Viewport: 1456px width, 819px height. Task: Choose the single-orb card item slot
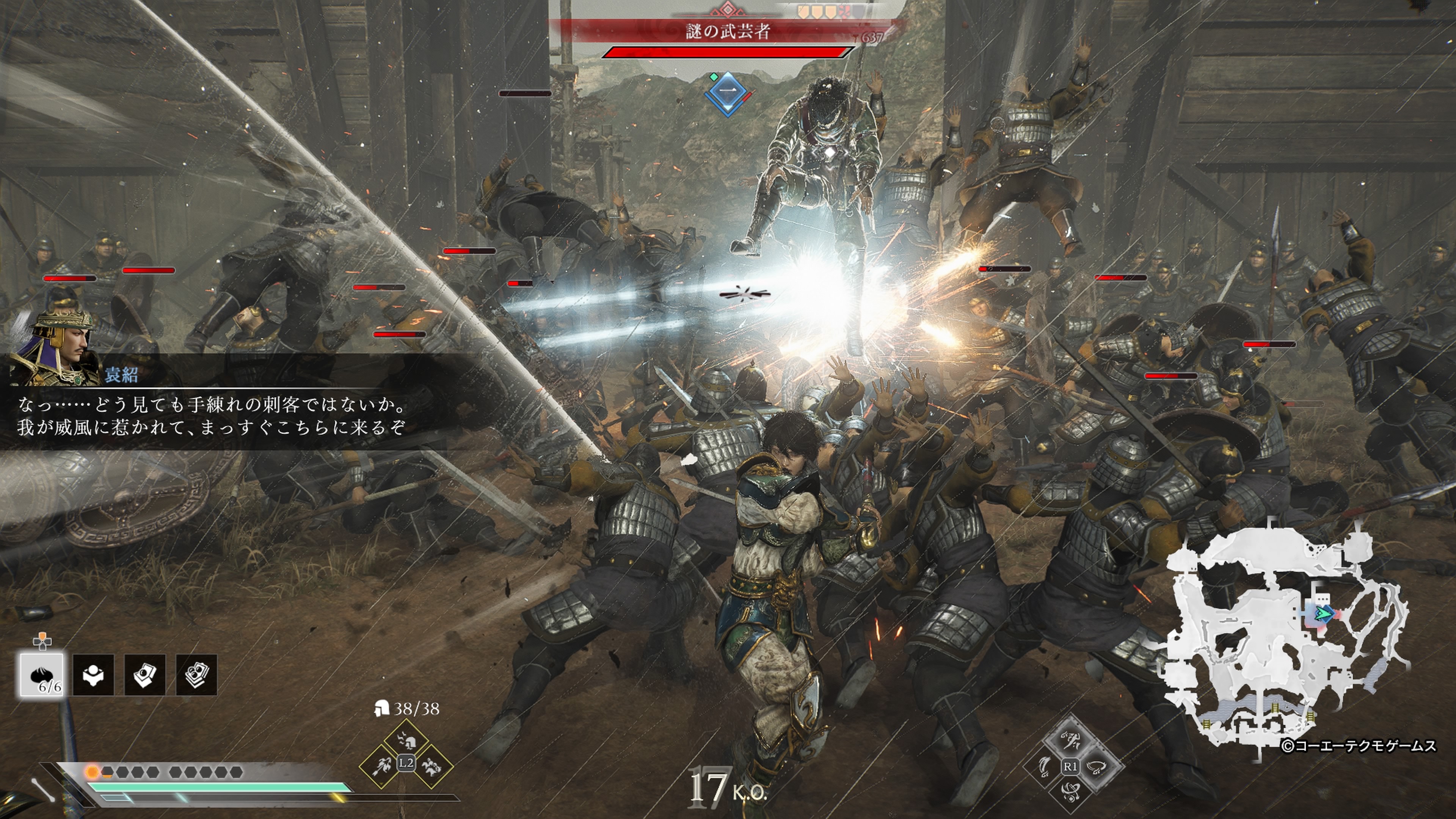[x=145, y=674]
